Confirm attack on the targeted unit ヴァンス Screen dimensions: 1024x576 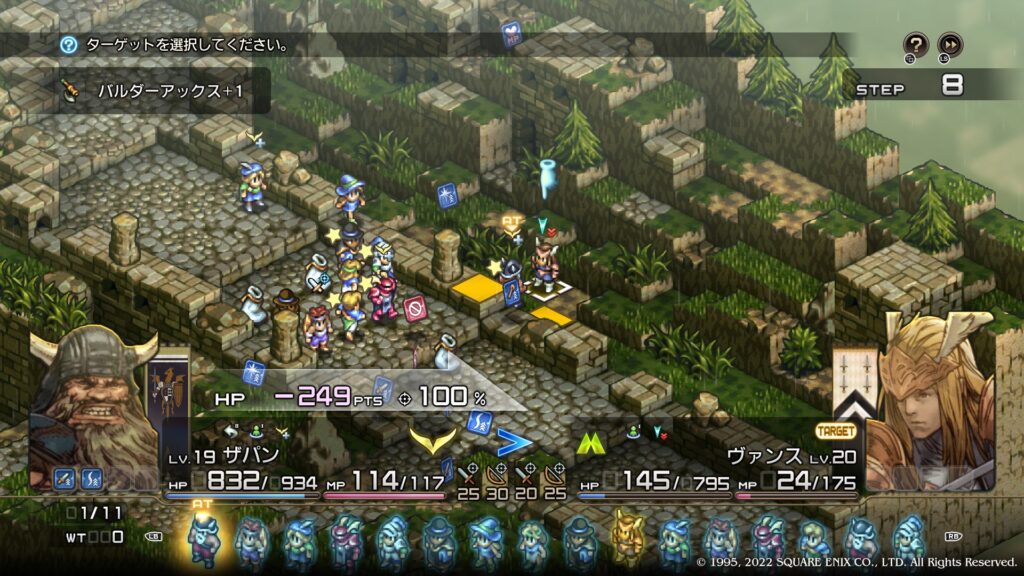(x=542, y=270)
